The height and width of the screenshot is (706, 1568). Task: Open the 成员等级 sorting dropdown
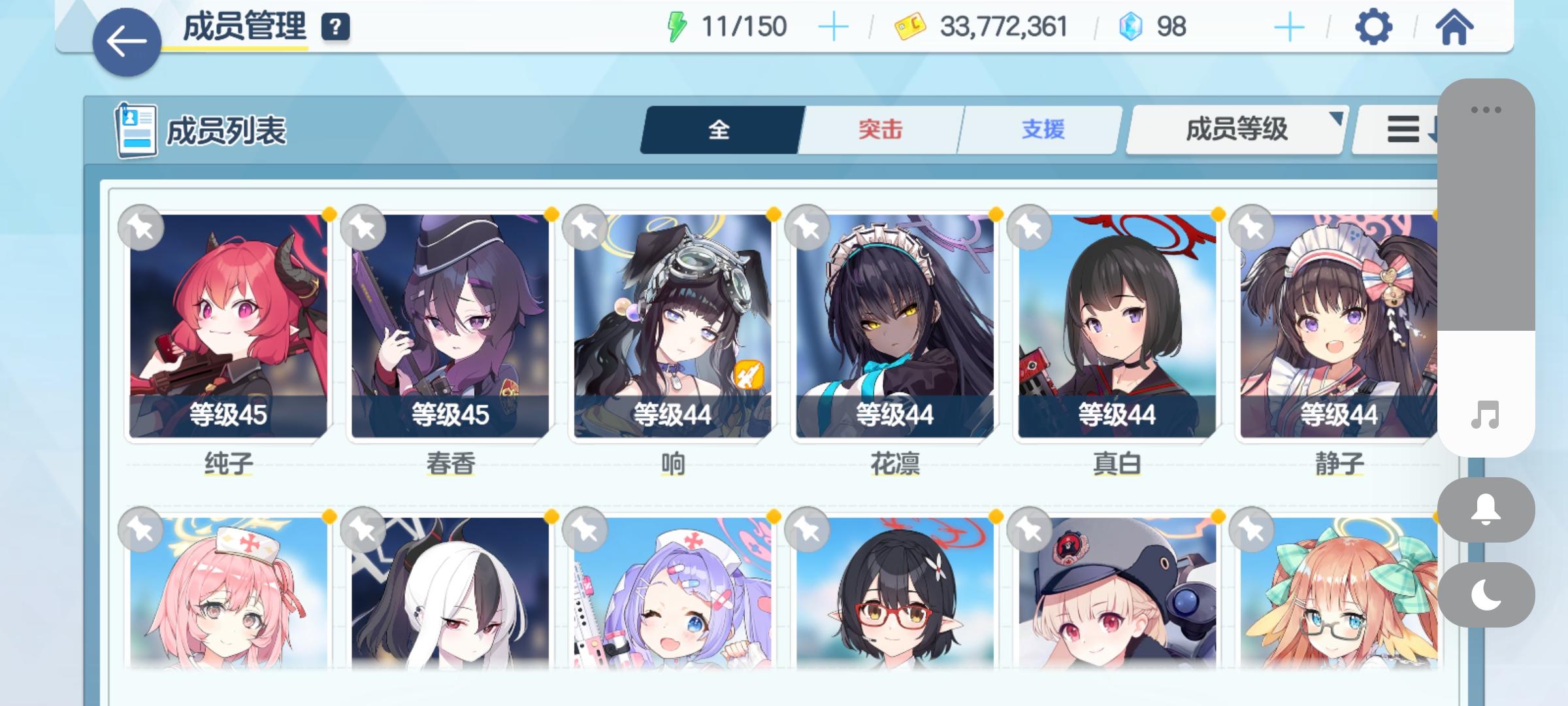click(x=1237, y=129)
